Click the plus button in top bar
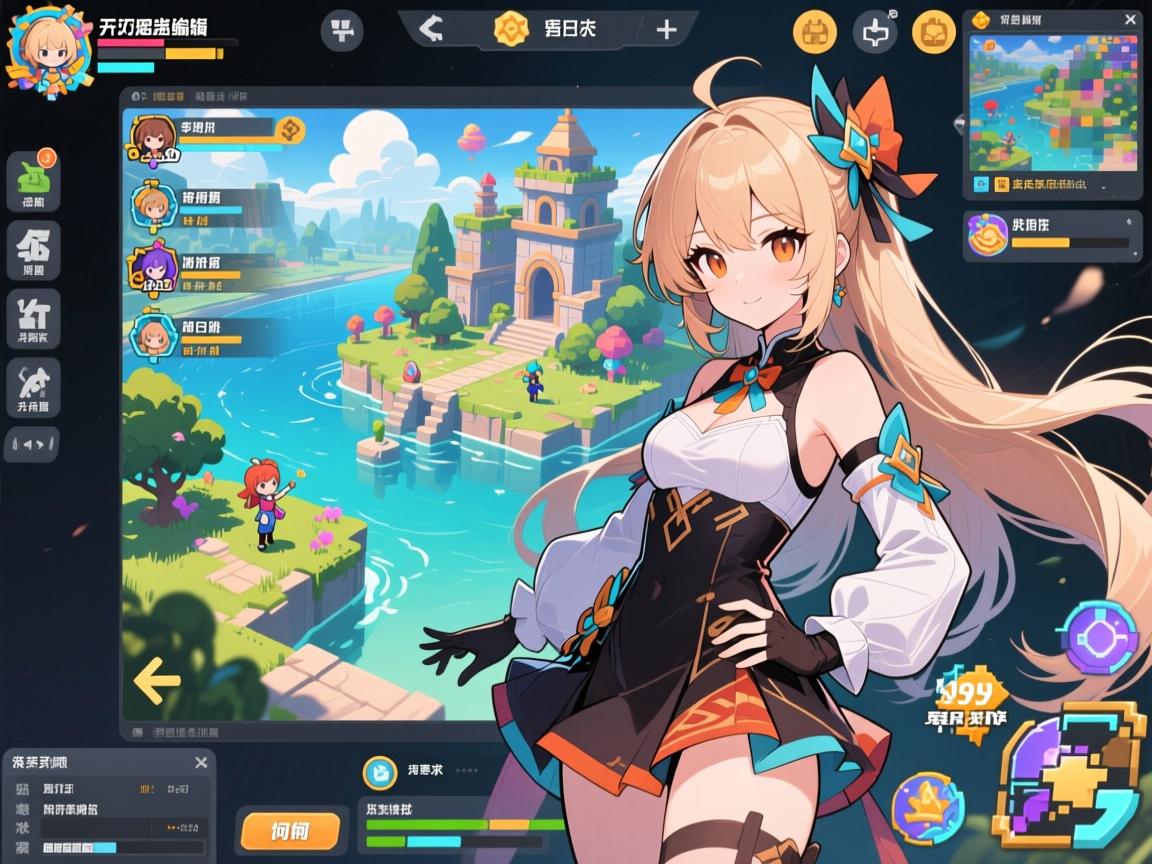The image size is (1152, 864). click(667, 29)
